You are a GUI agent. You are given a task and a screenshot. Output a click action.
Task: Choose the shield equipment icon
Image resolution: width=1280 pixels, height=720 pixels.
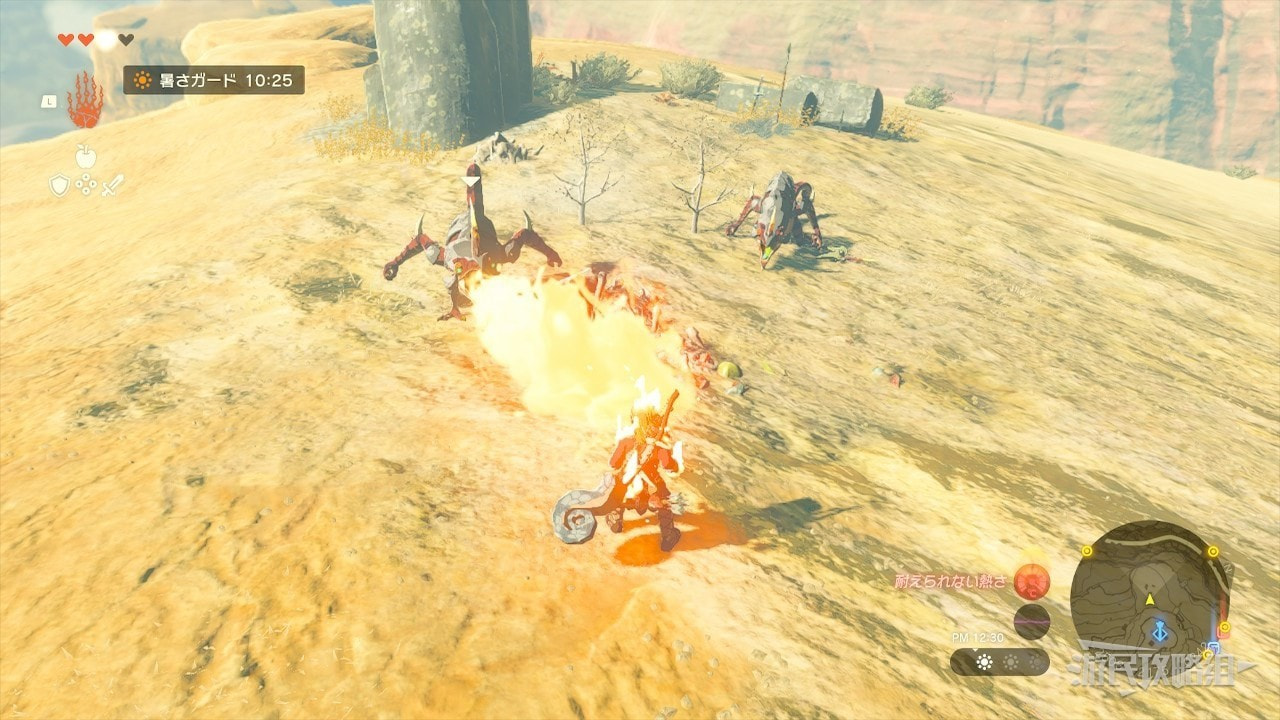pyautogui.click(x=60, y=185)
